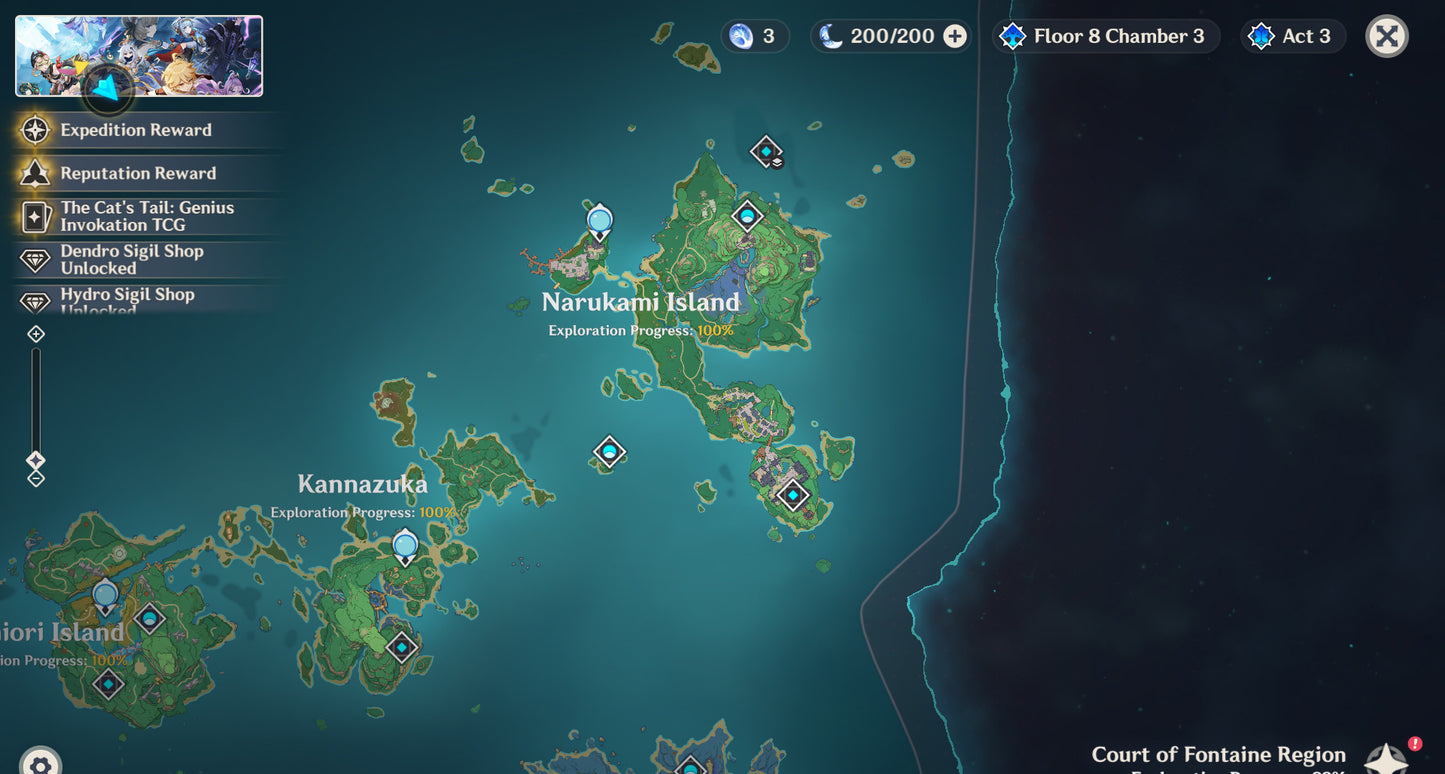Screen dimensions: 1445x774
Task: Select the domain marker off Narukami's north coast
Action: (766, 152)
